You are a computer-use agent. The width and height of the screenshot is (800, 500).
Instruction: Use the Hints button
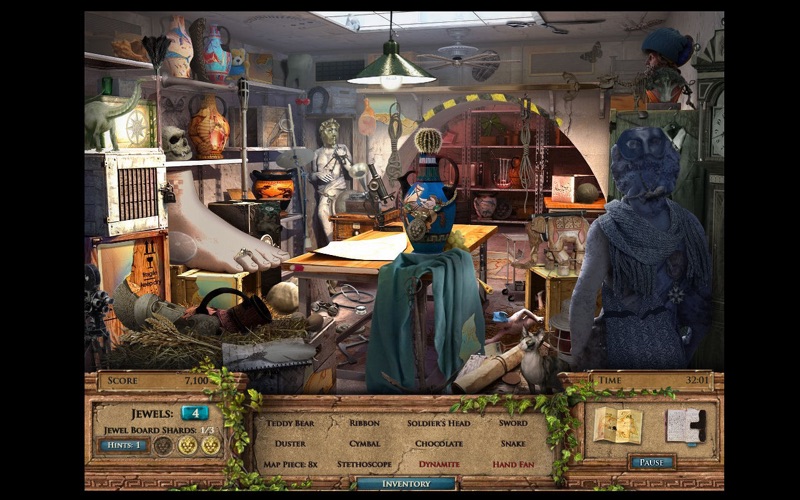click(x=122, y=445)
